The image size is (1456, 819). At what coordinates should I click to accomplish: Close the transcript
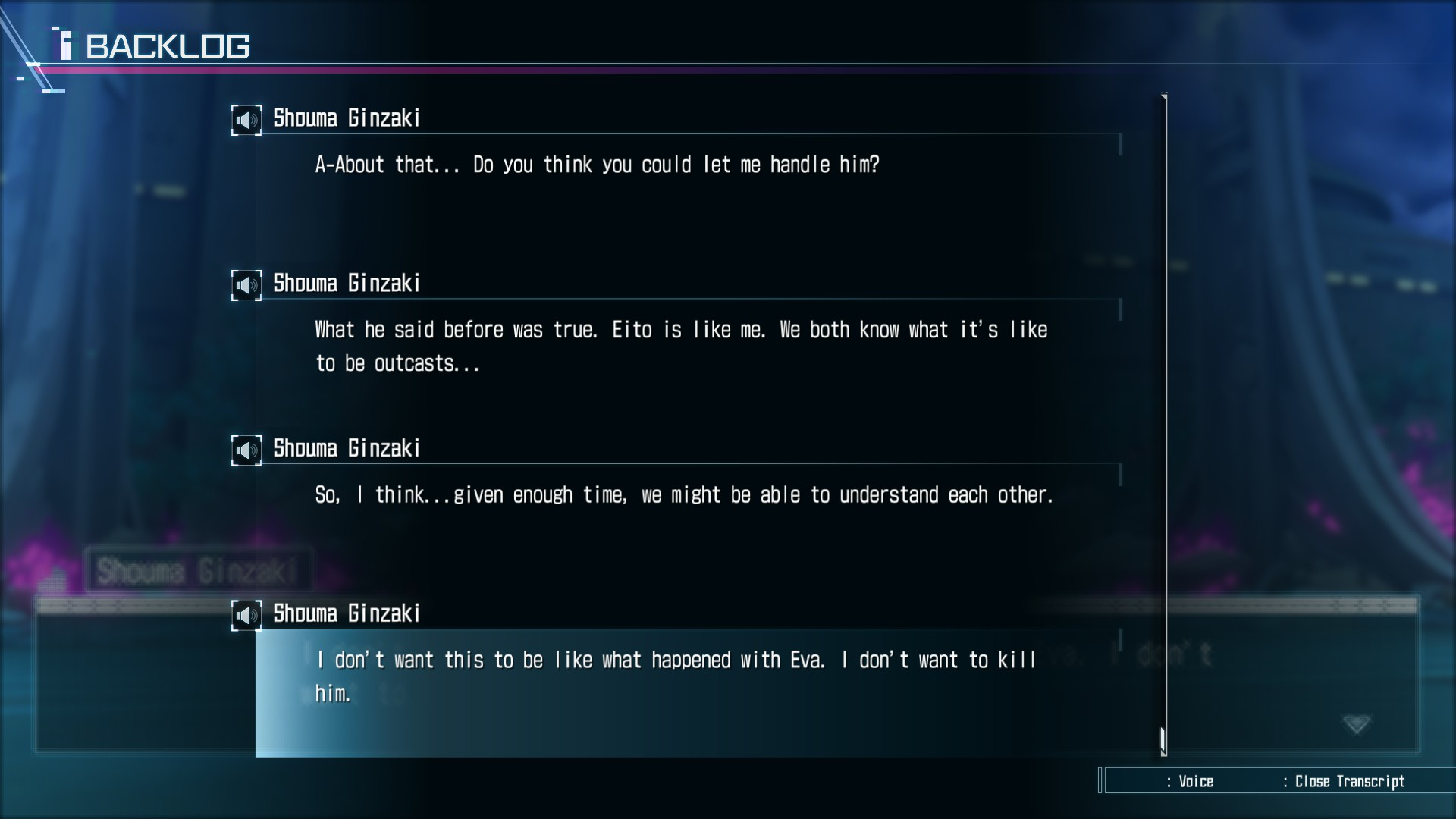pyautogui.click(x=1348, y=782)
